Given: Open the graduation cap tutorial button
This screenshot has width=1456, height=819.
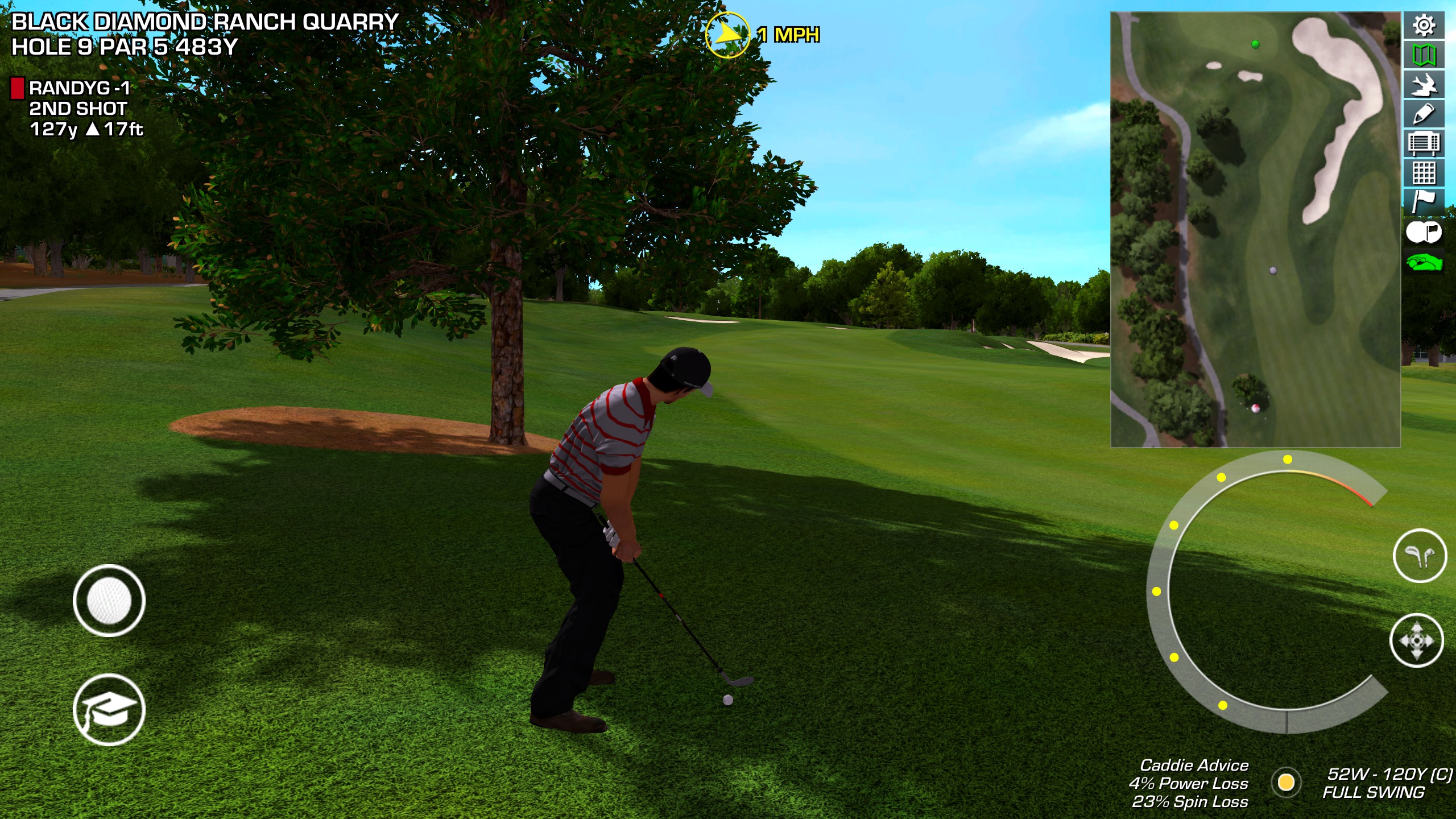Looking at the screenshot, I should coord(109,710).
